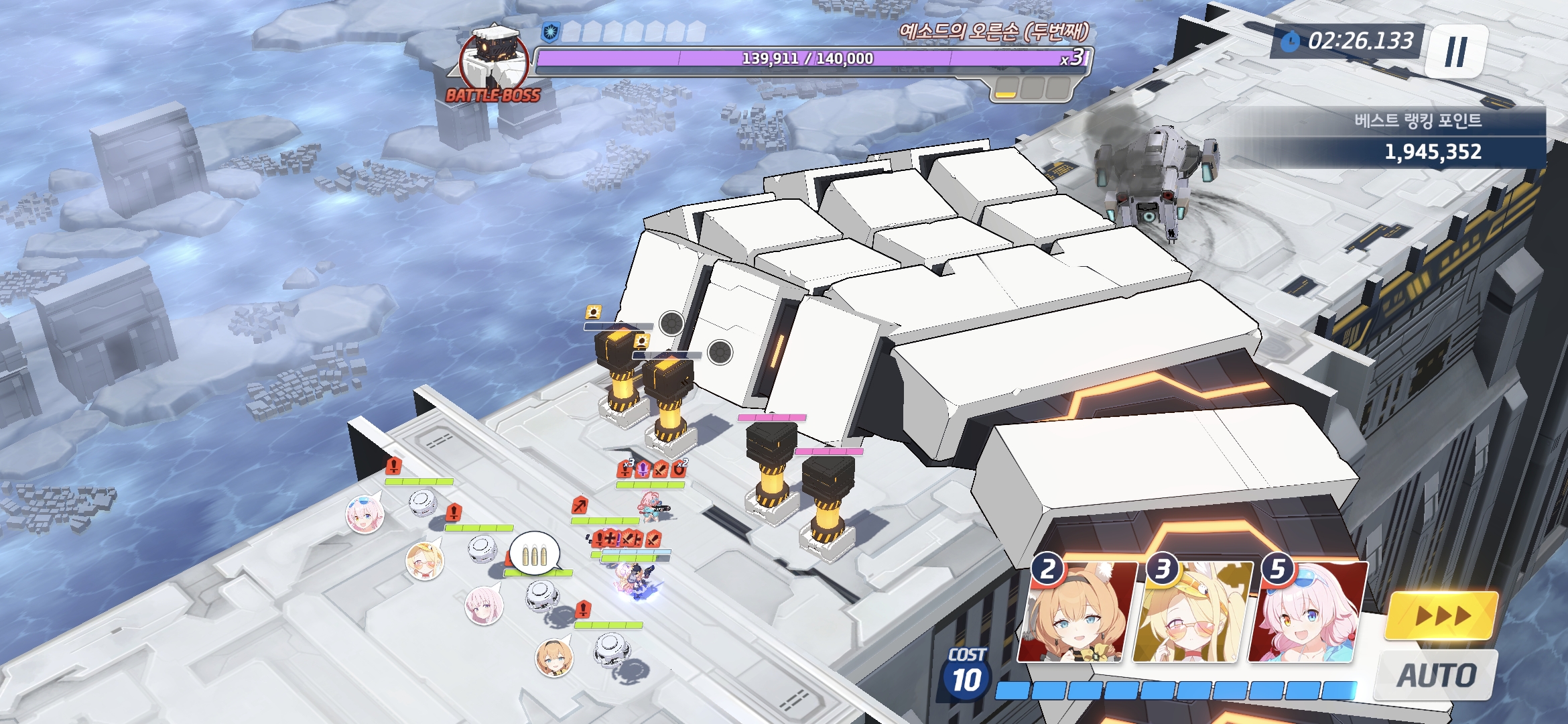This screenshot has height=724, width=1568.
Task: Pause the battle
Action: [1455, 52]
